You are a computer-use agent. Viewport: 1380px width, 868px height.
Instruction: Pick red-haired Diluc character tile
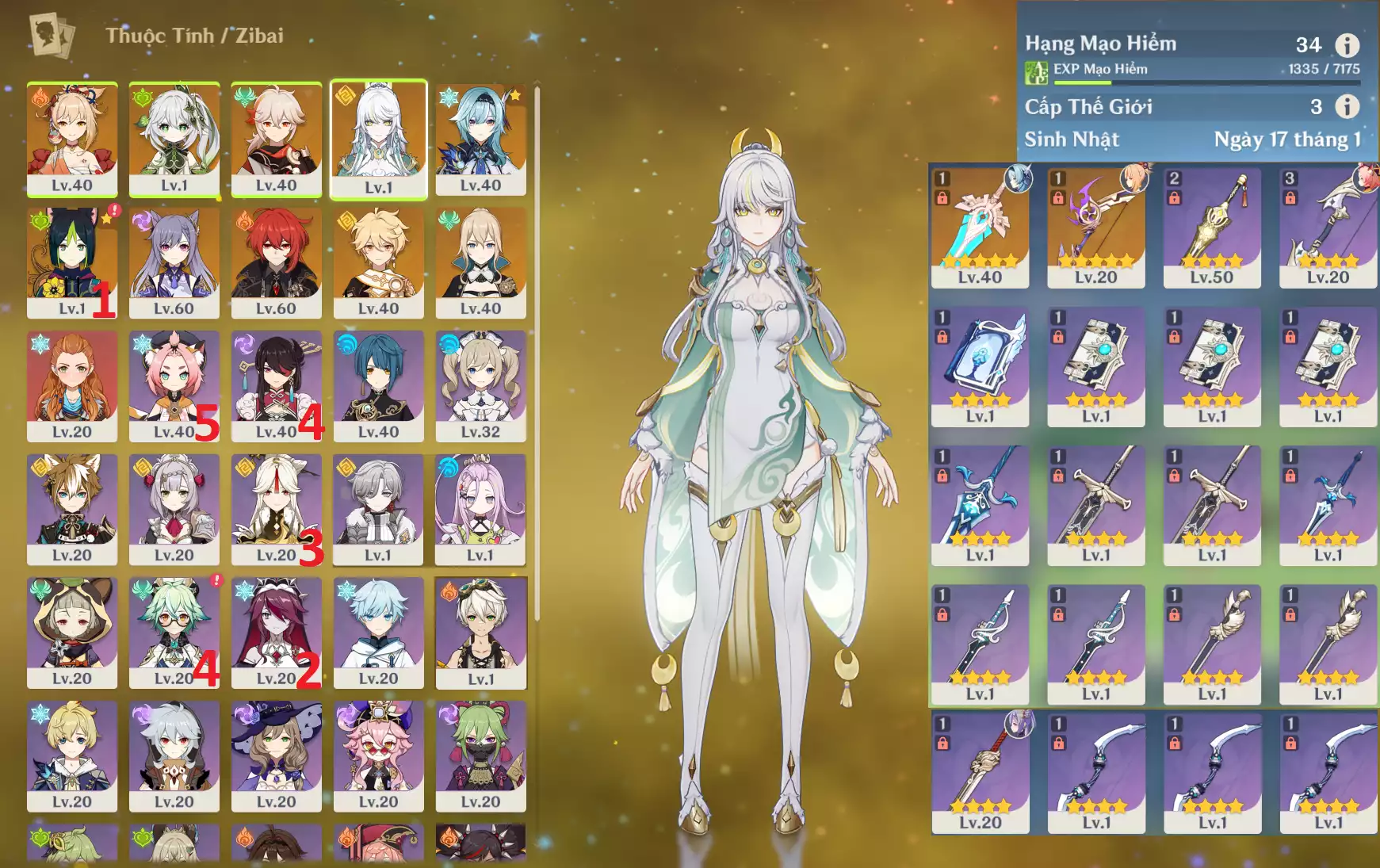[x=276, y=262]
